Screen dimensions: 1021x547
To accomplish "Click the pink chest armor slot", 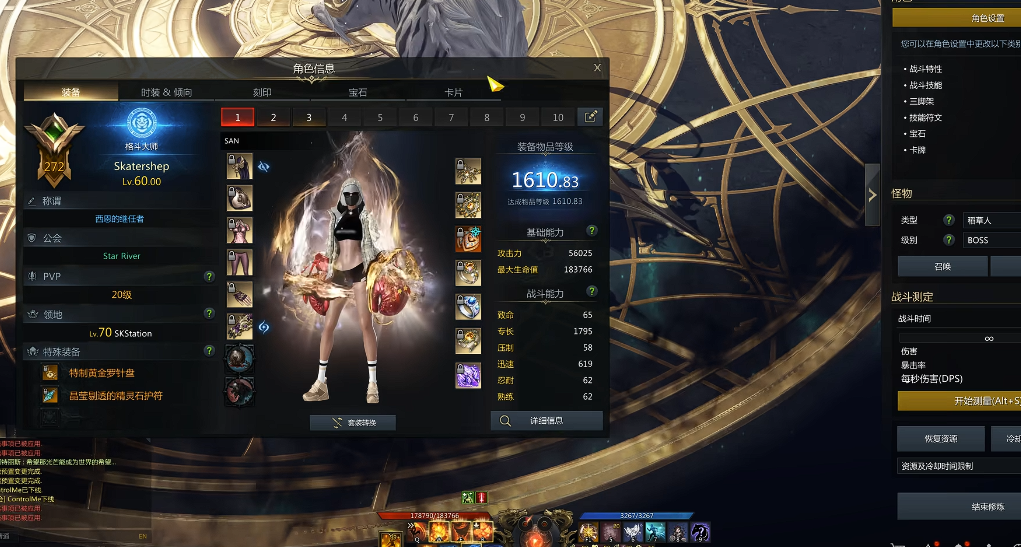I will [239, 231].
